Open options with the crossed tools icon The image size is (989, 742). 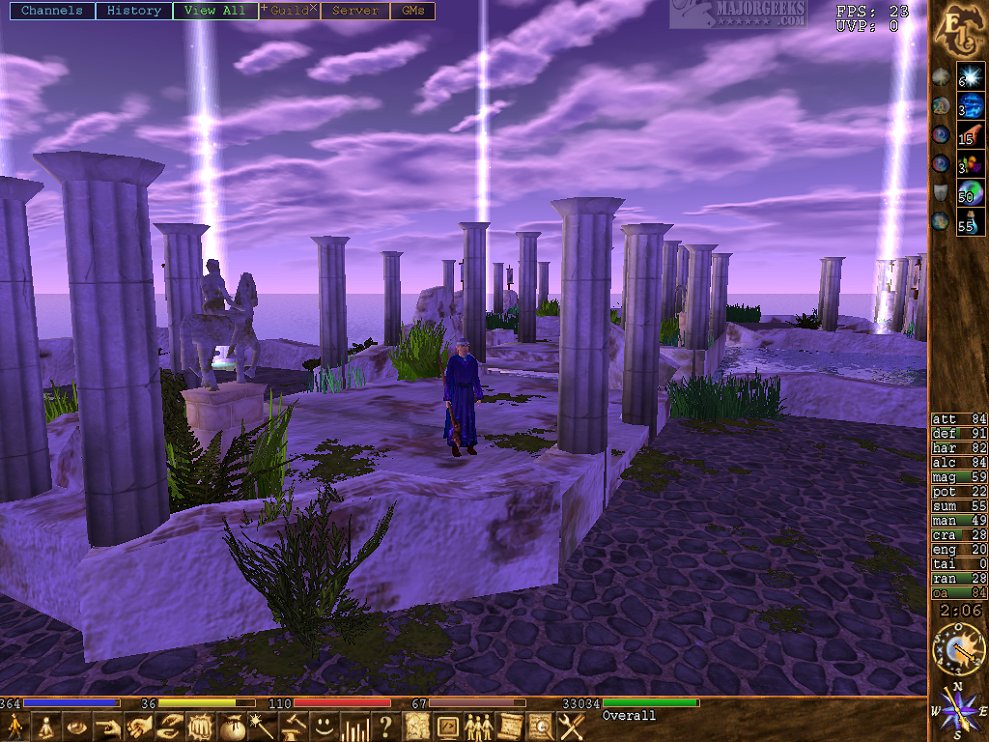point(571,727)
